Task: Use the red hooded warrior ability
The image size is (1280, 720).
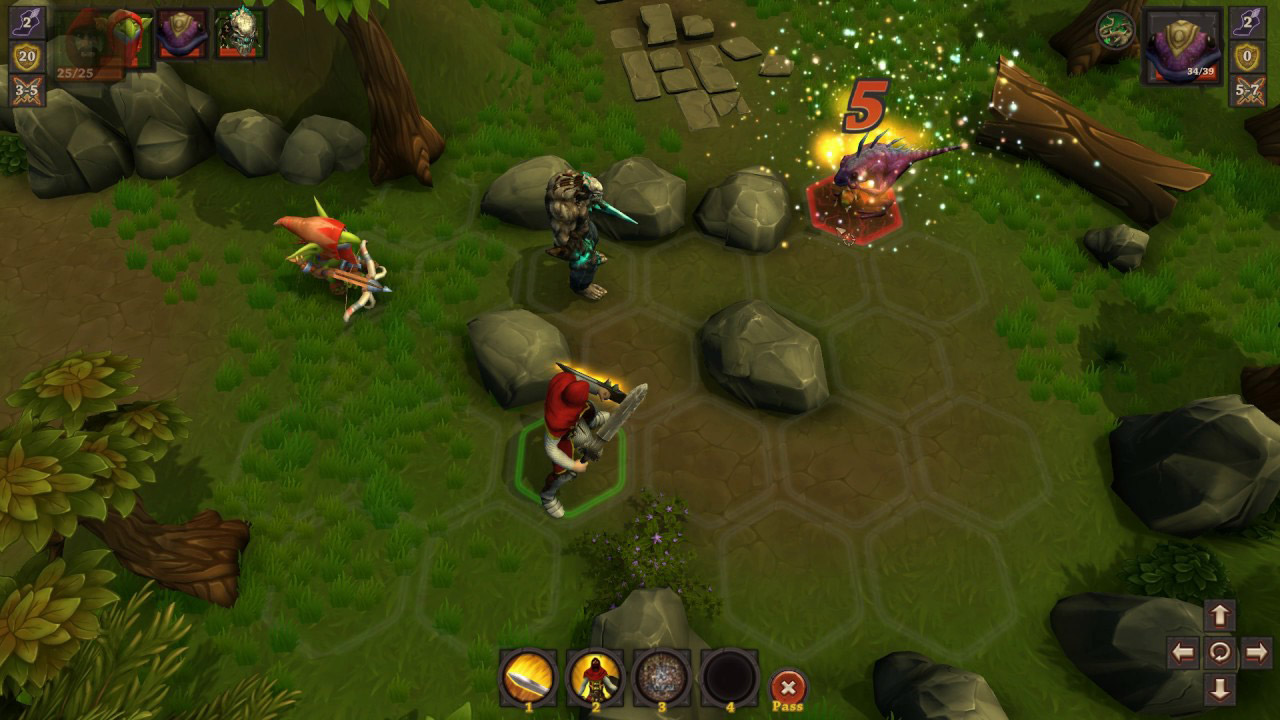Action: pos(595,677)
